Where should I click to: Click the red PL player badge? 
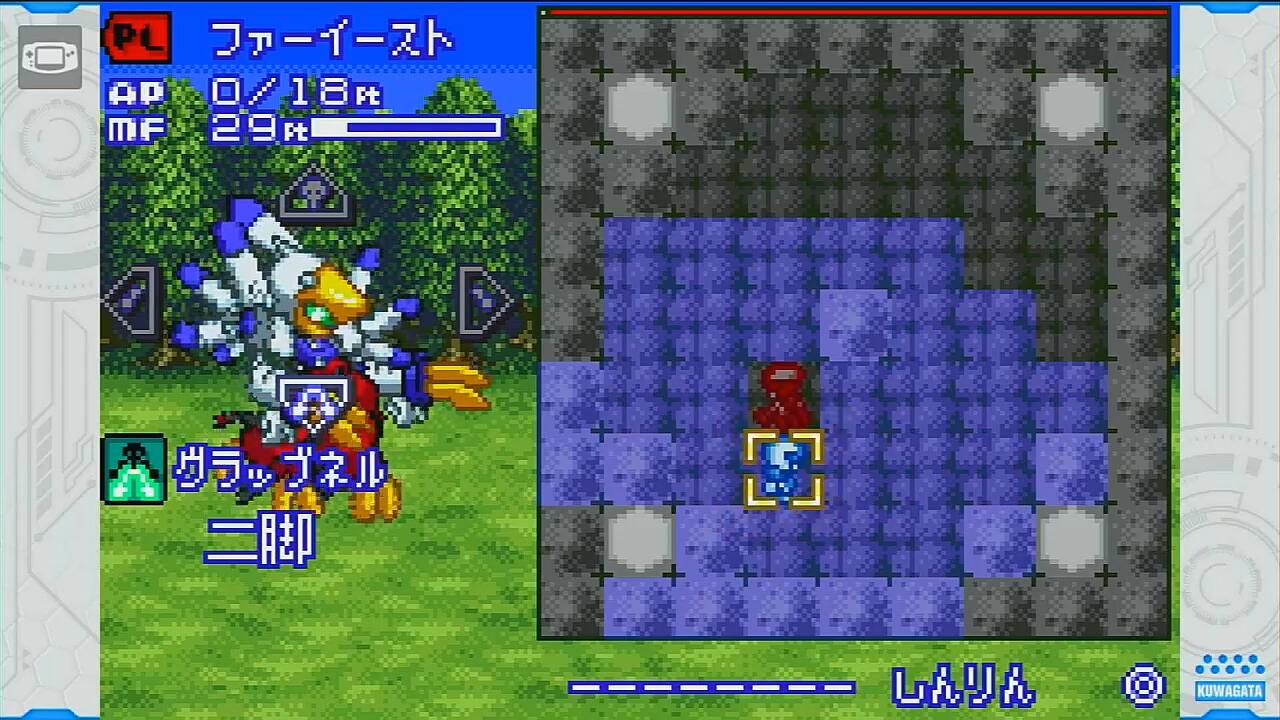[138, 39]
